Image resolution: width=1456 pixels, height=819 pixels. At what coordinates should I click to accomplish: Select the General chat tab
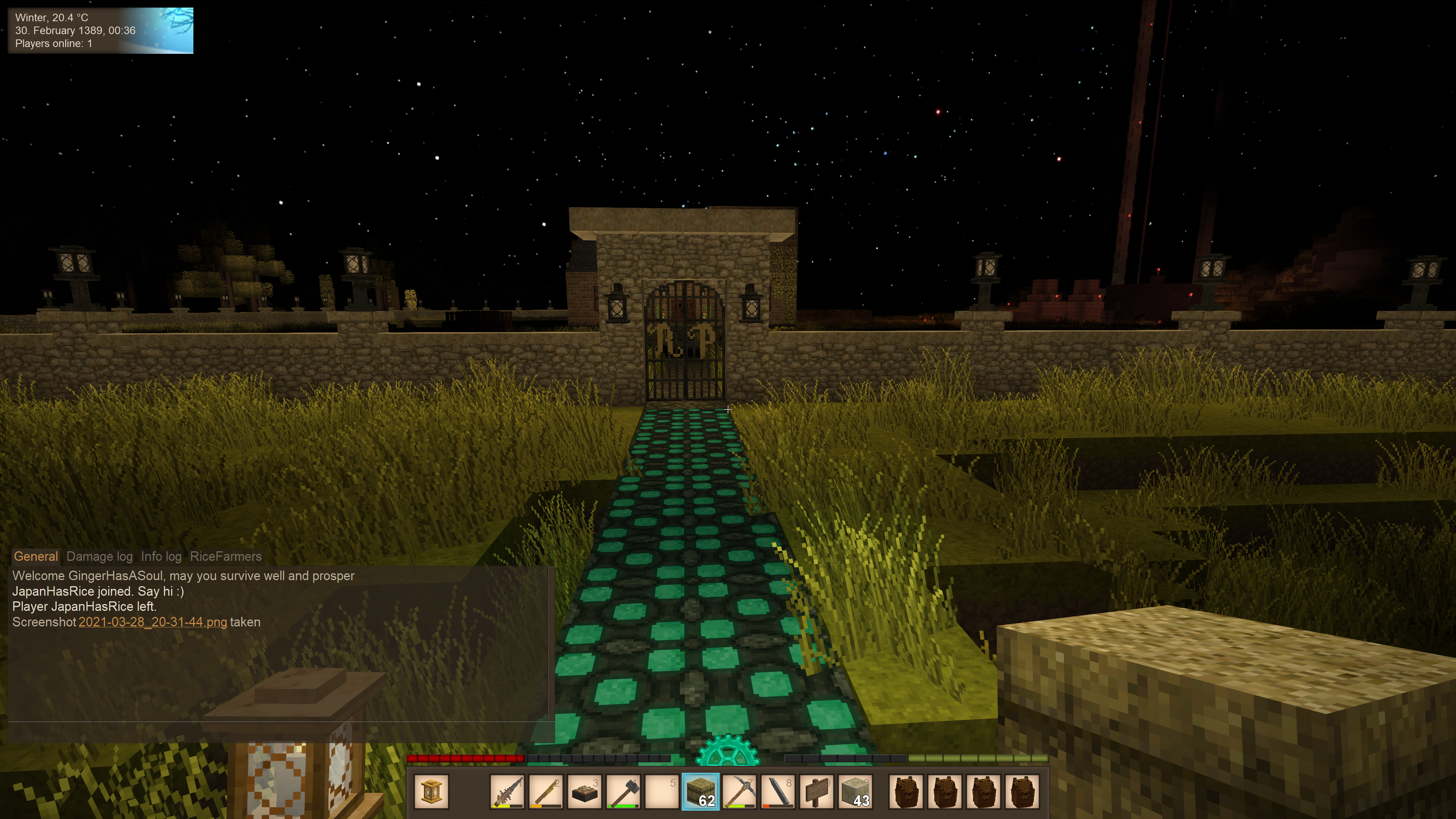(x=36, y=556)
